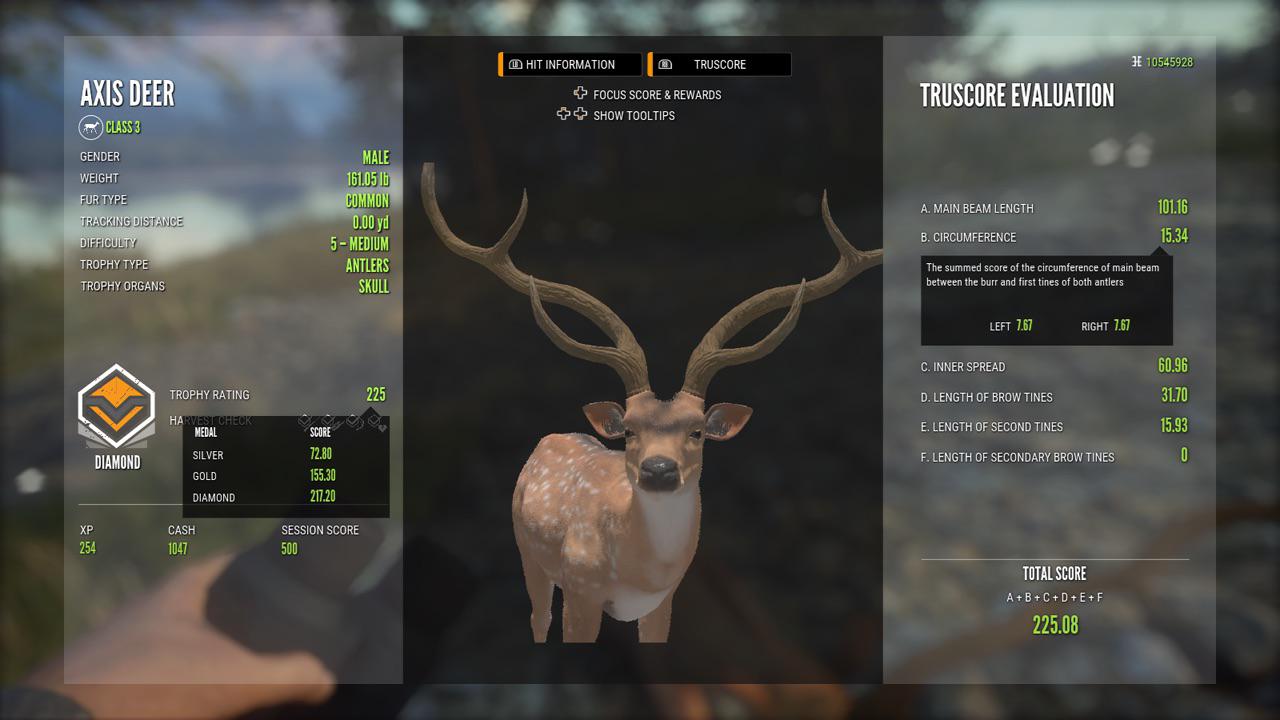Click the mouse icon on Hit Information tab
The image size is (1280, 720).
516,64
